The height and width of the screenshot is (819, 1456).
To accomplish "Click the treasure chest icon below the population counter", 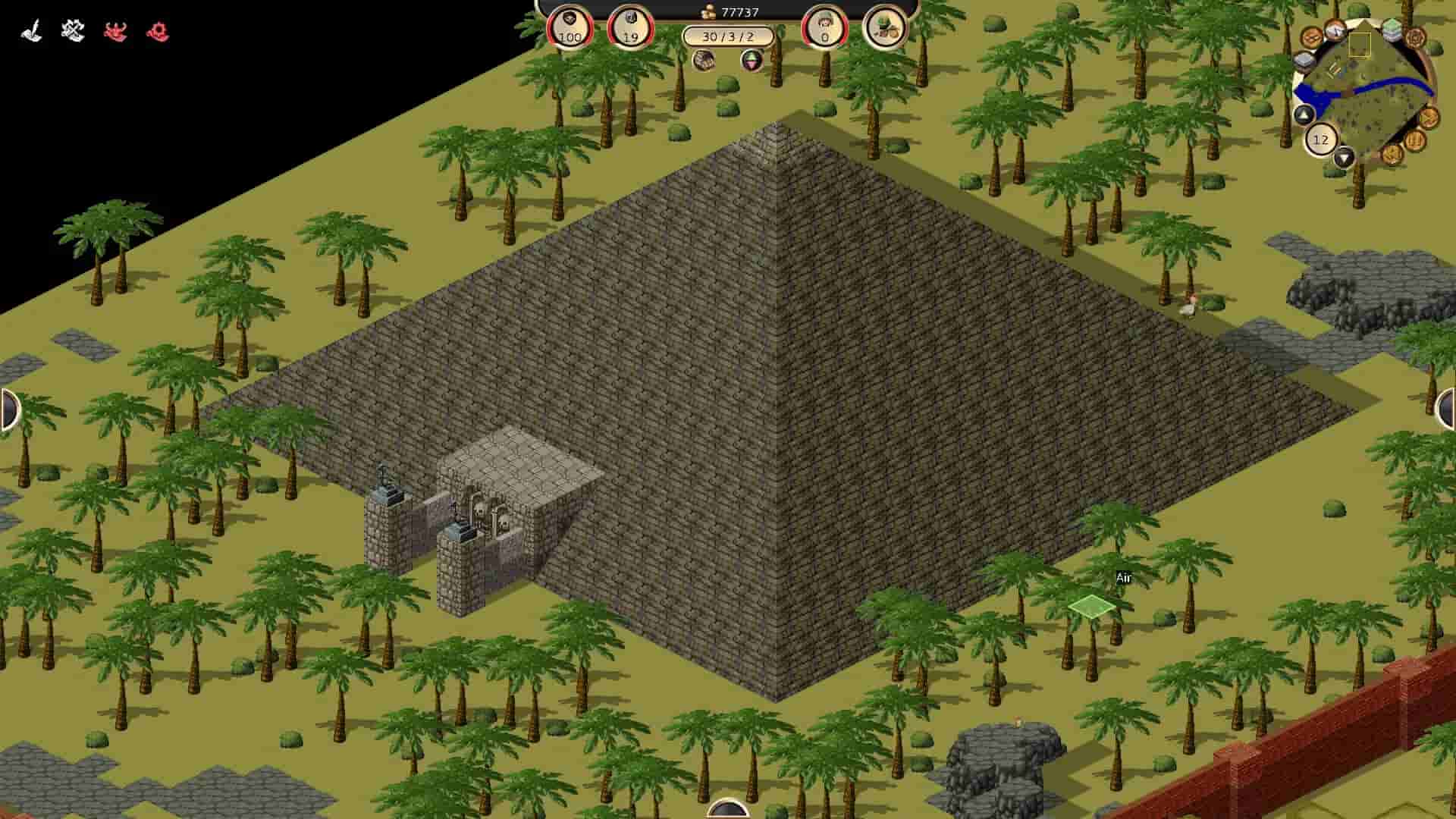I will coord(704,61).
